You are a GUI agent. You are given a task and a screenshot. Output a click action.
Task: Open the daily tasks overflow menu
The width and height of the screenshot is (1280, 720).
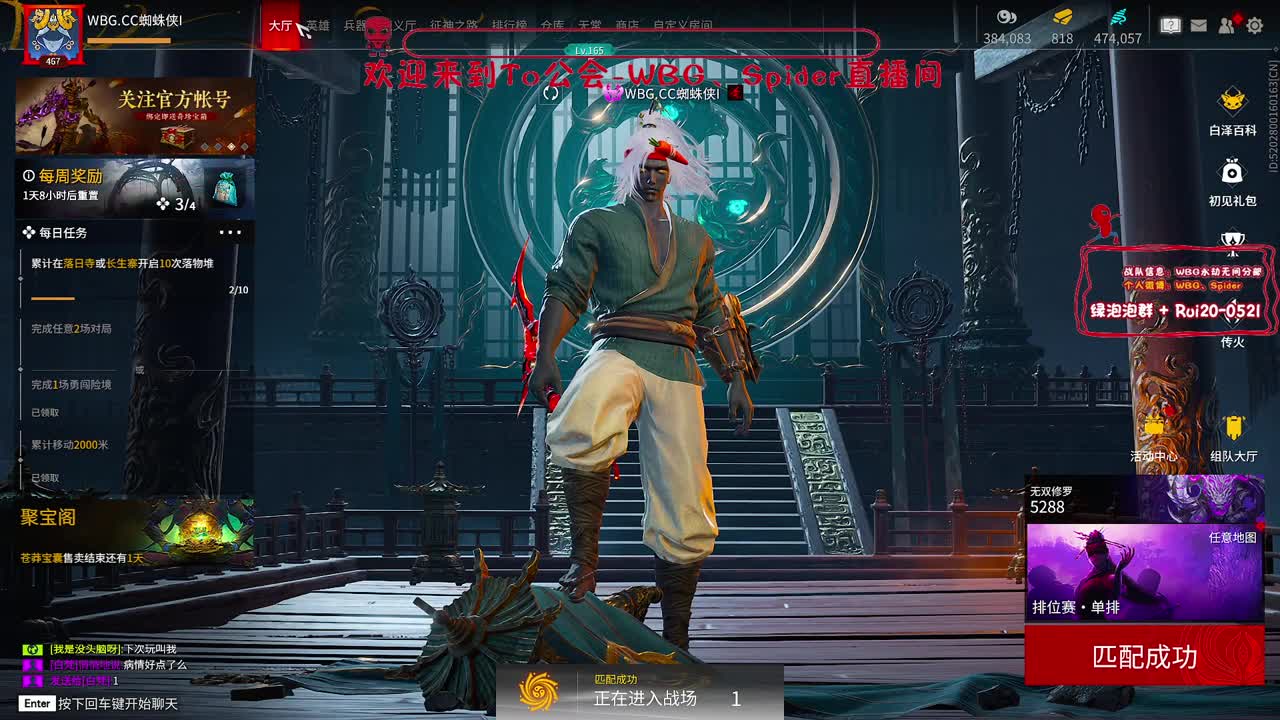click(232, 232)
